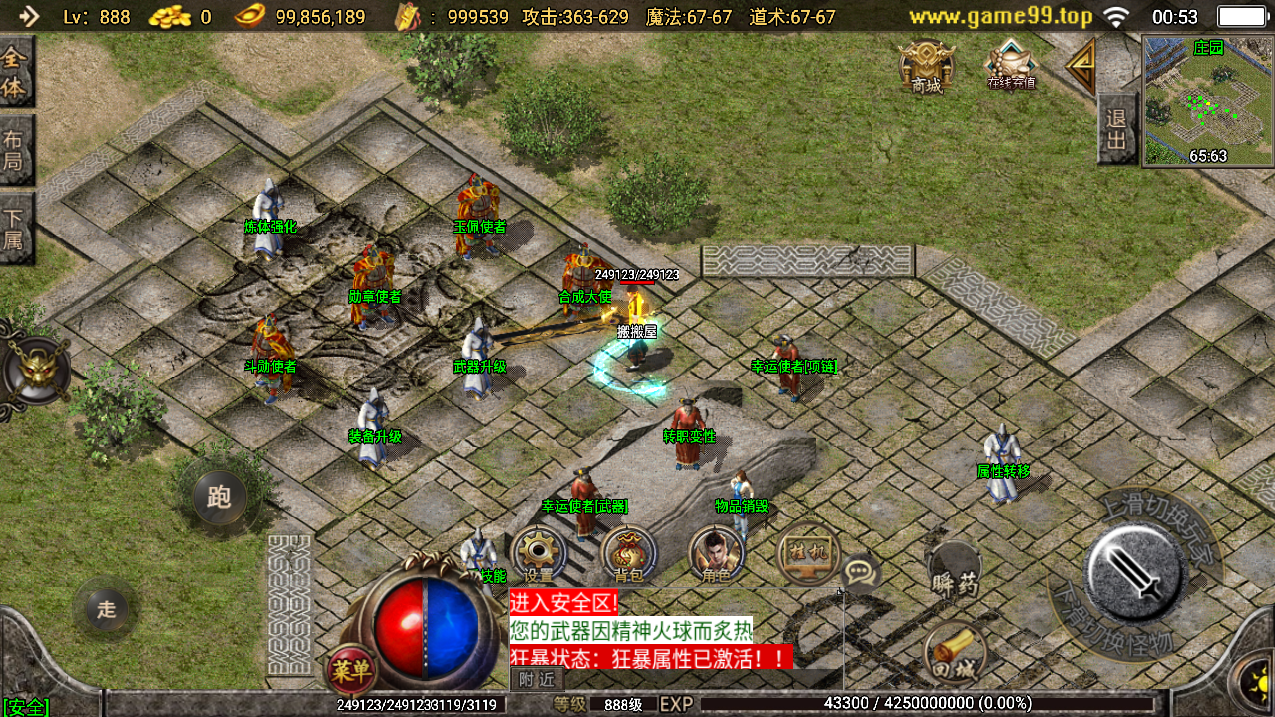Open 在线充值 online recharge
1275x717 pixels.
pyautogui.click(x=1011, y=65)
